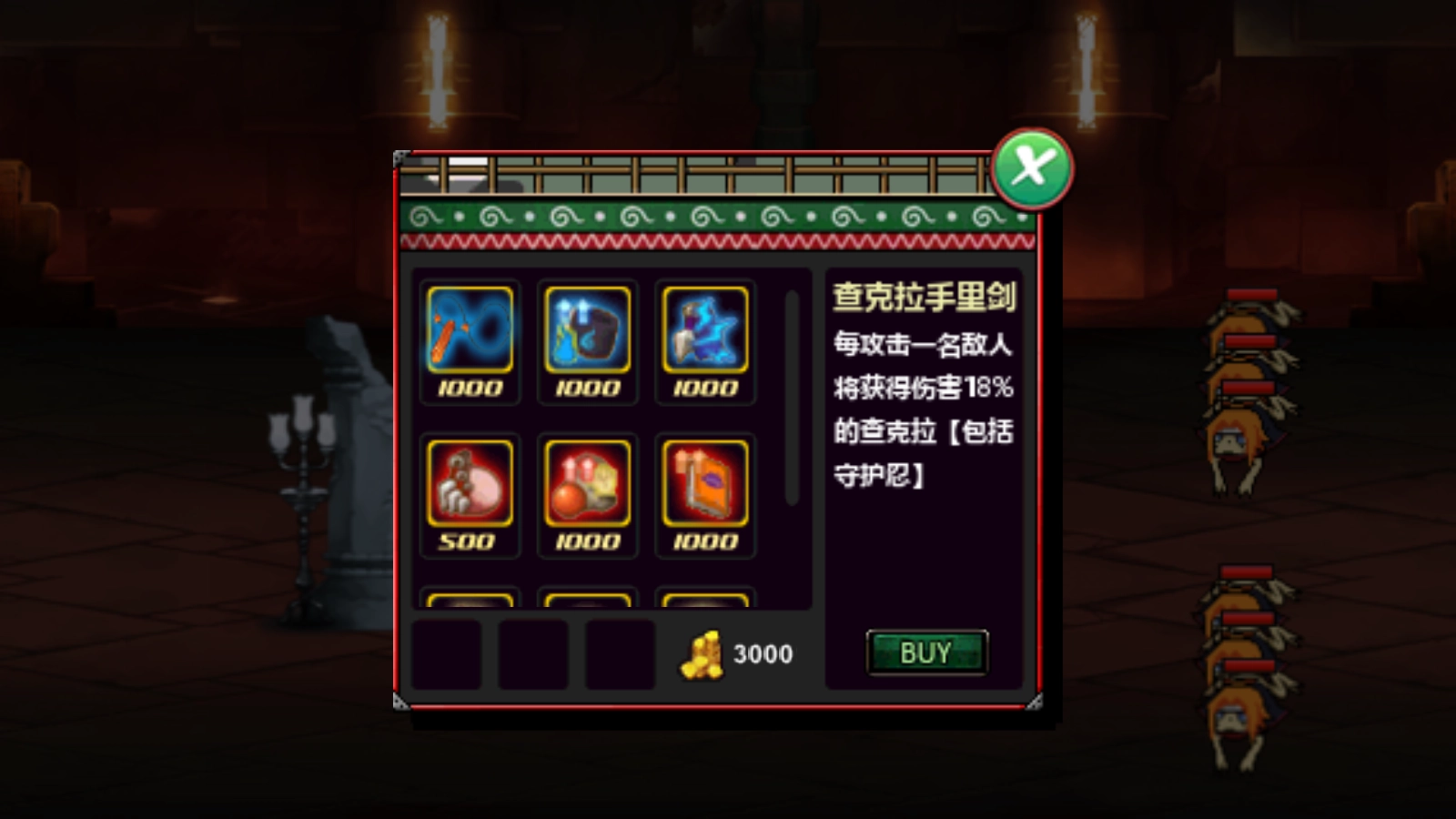This screenshot has height=819, width=1456.
Task: Click the first item in the bottom shop row
Action: click(448, 653)
